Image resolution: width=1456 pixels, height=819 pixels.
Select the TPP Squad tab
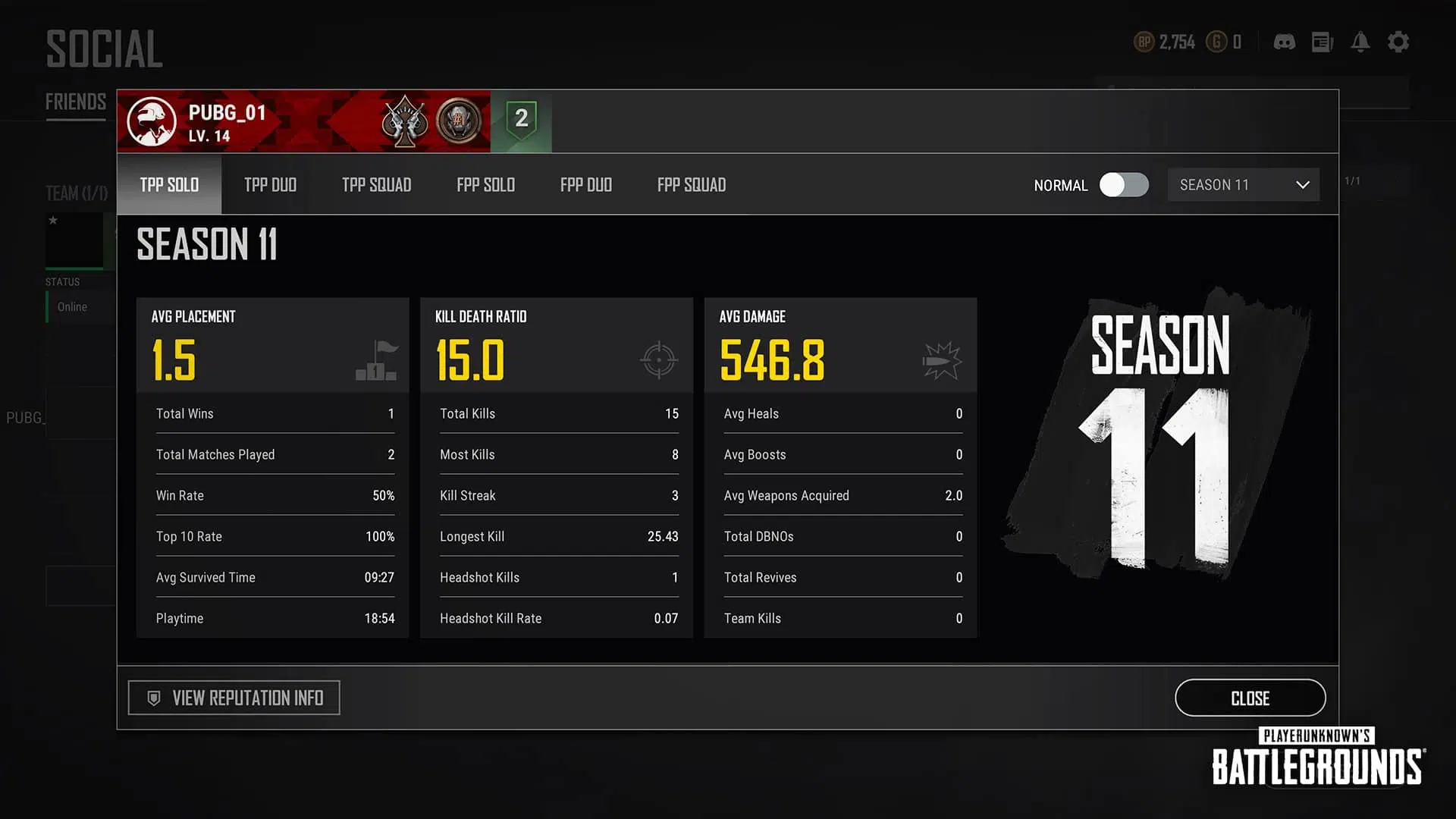(x=376, y=185)
